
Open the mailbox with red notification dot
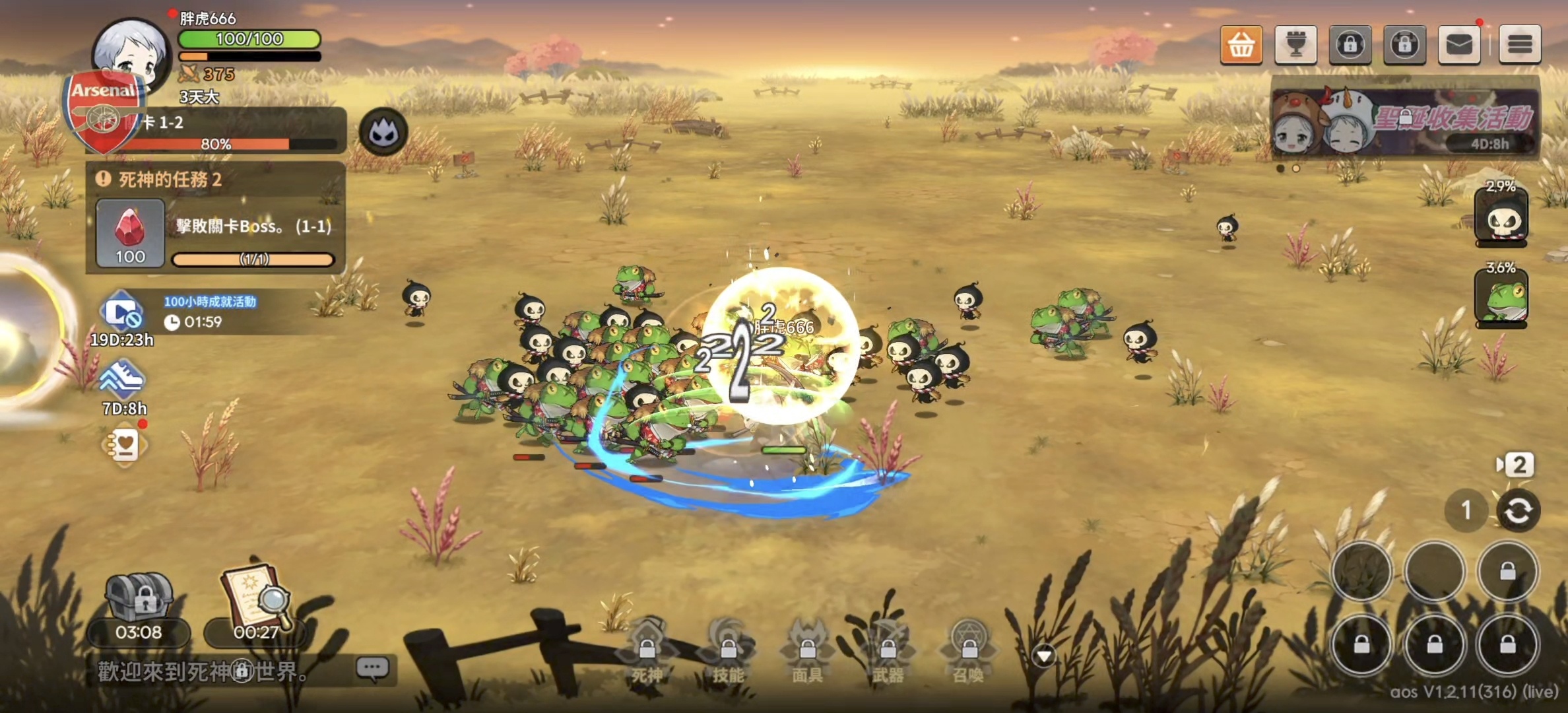(1459, 44)
